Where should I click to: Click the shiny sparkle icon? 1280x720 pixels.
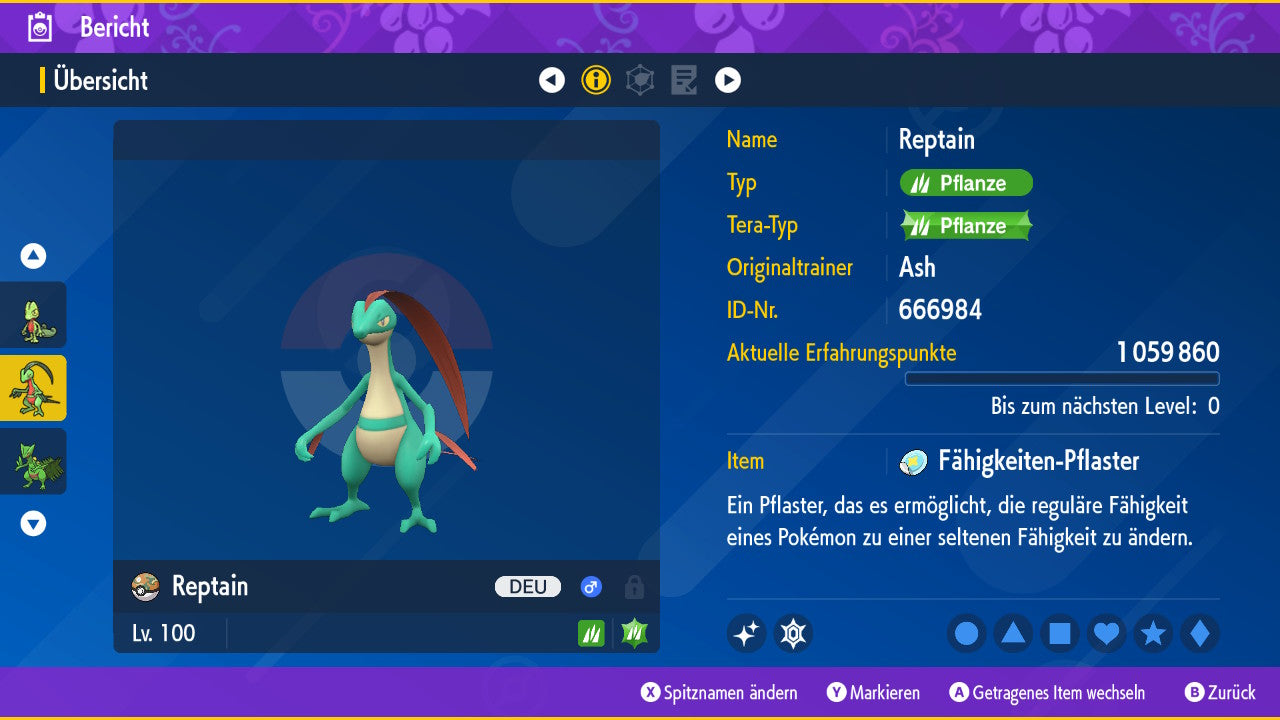746,633
